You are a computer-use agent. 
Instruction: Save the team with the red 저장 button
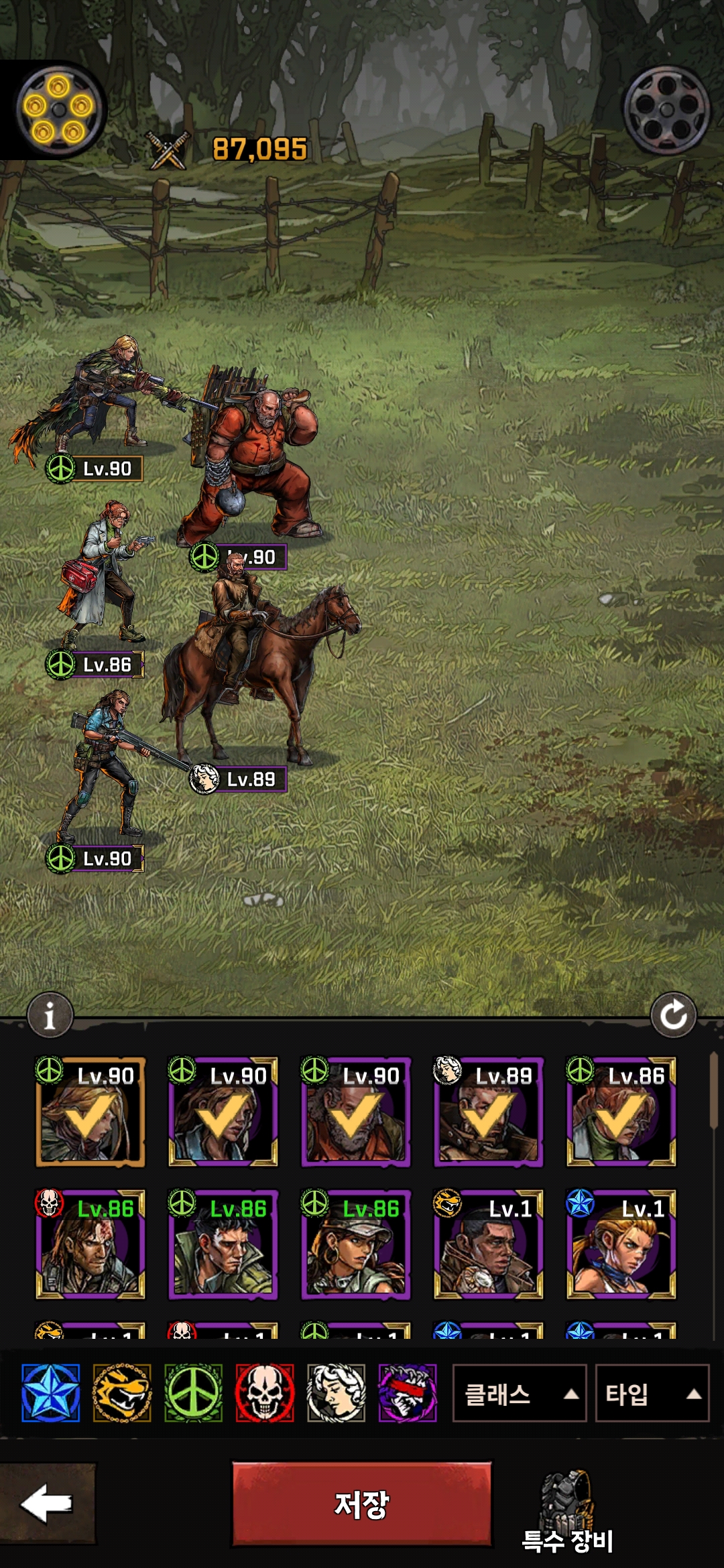click(361, 1504)
